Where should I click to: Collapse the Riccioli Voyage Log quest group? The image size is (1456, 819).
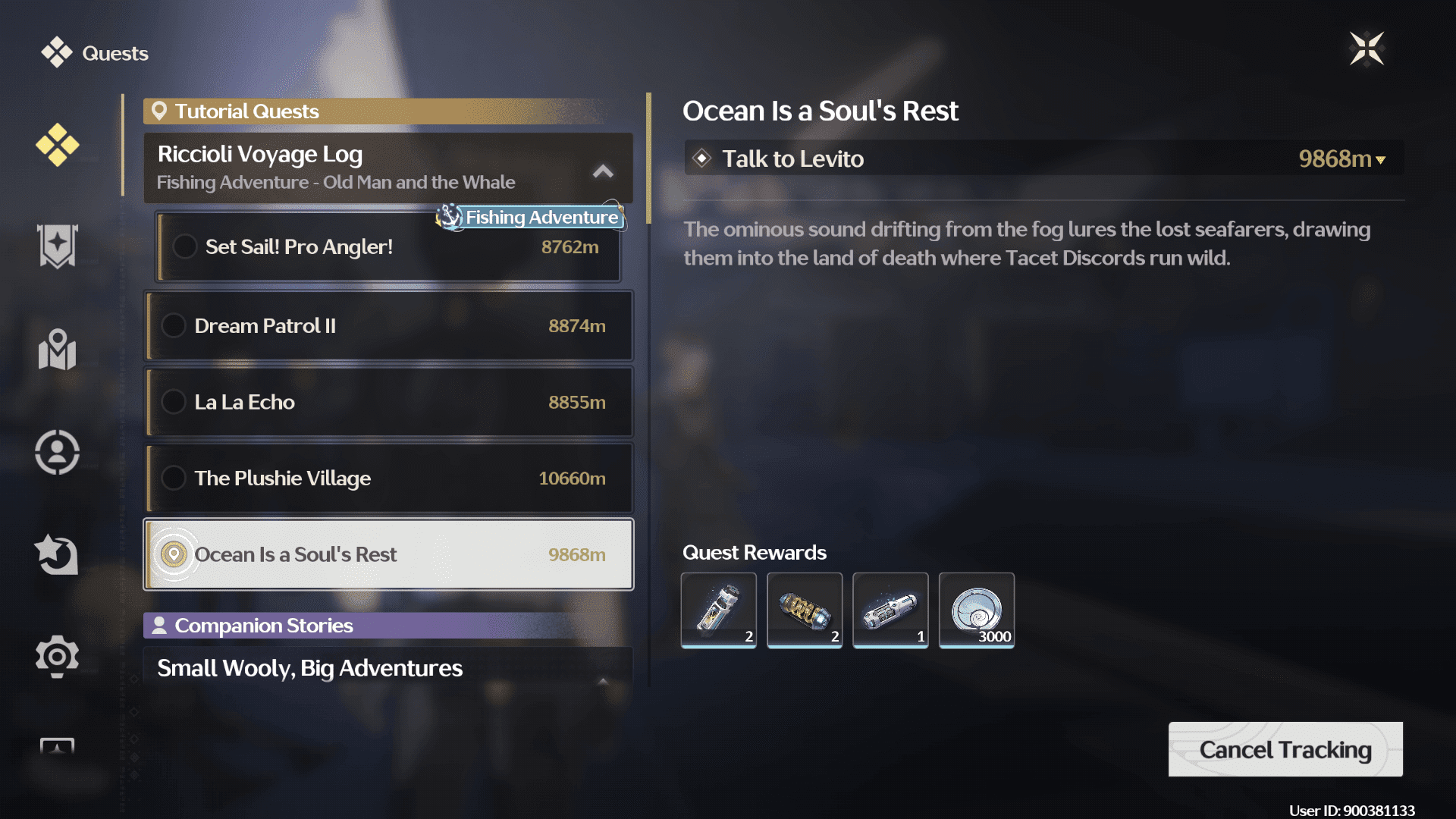603,171
